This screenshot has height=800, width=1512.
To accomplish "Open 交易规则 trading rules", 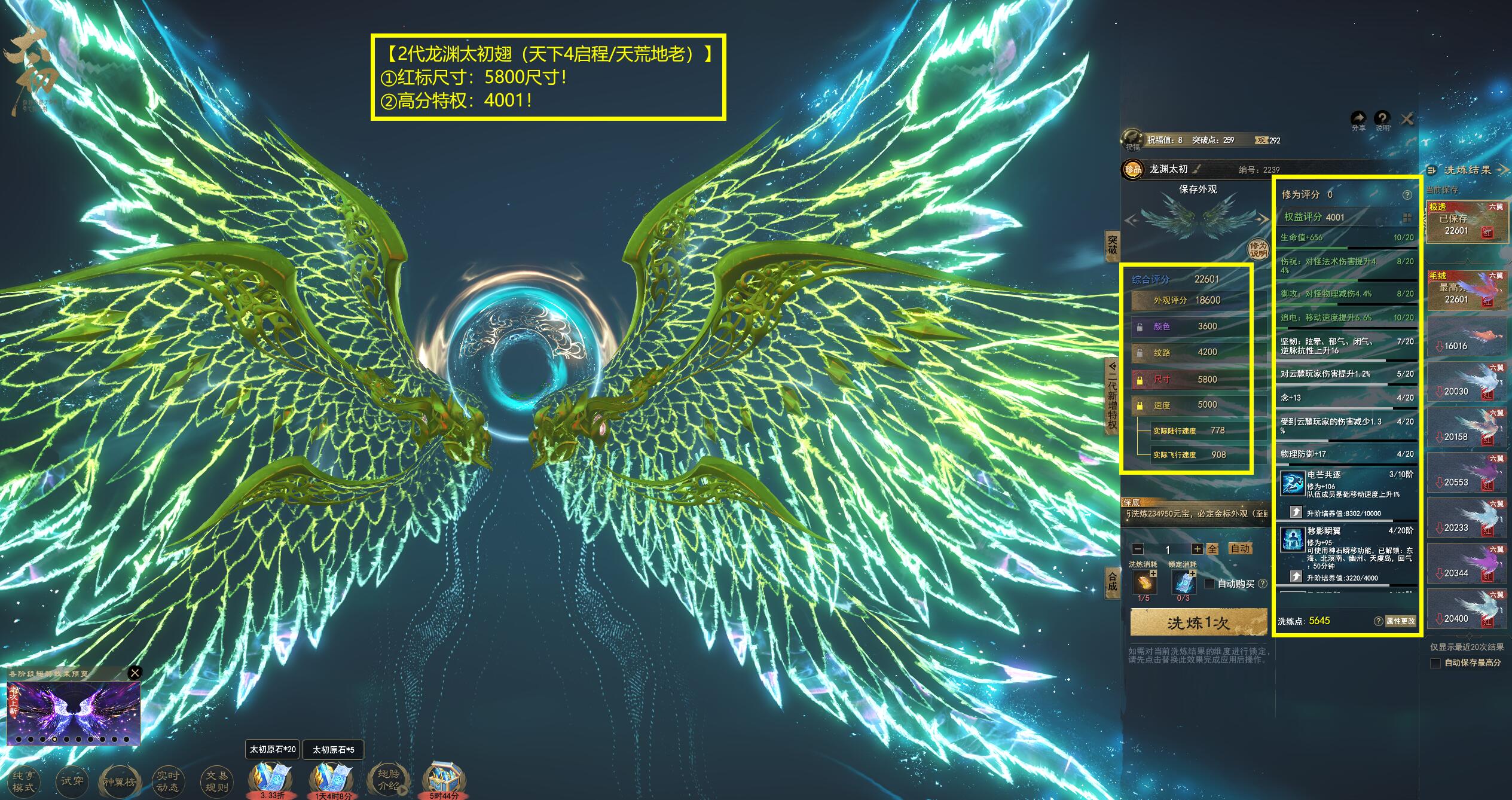I will [x=216, y=781].
